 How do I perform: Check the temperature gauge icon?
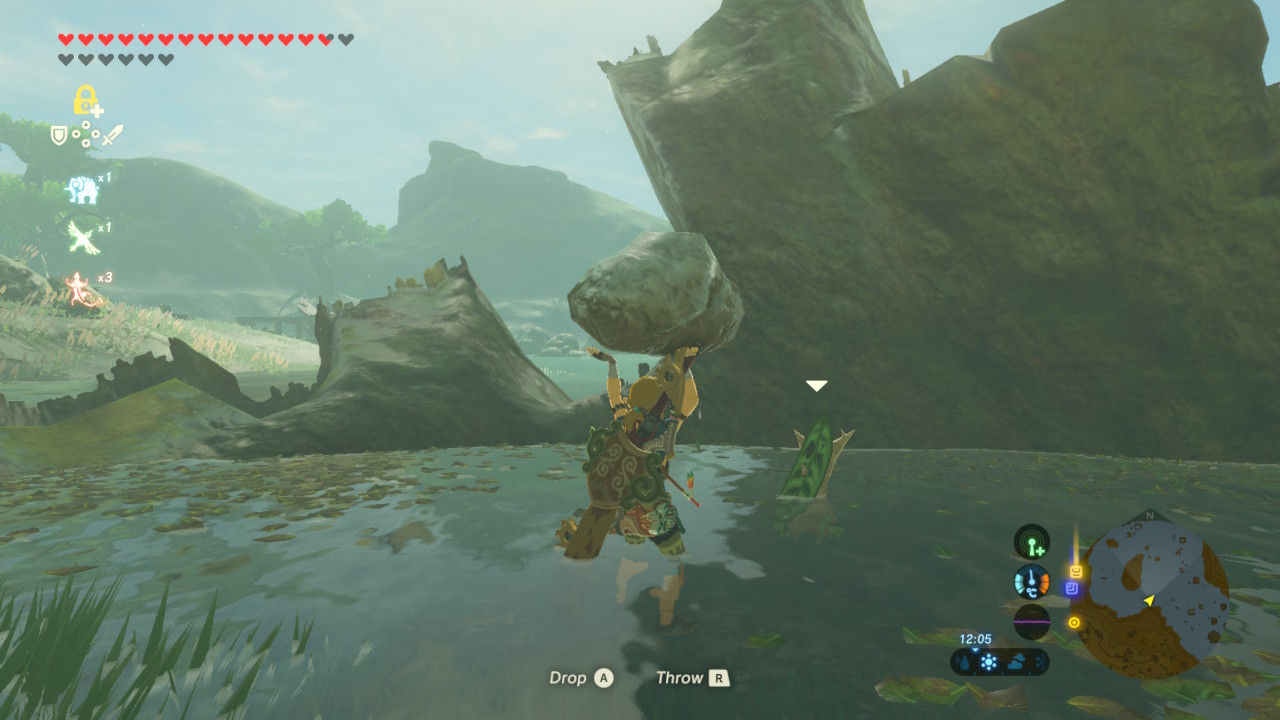[x=1031, y=581]
